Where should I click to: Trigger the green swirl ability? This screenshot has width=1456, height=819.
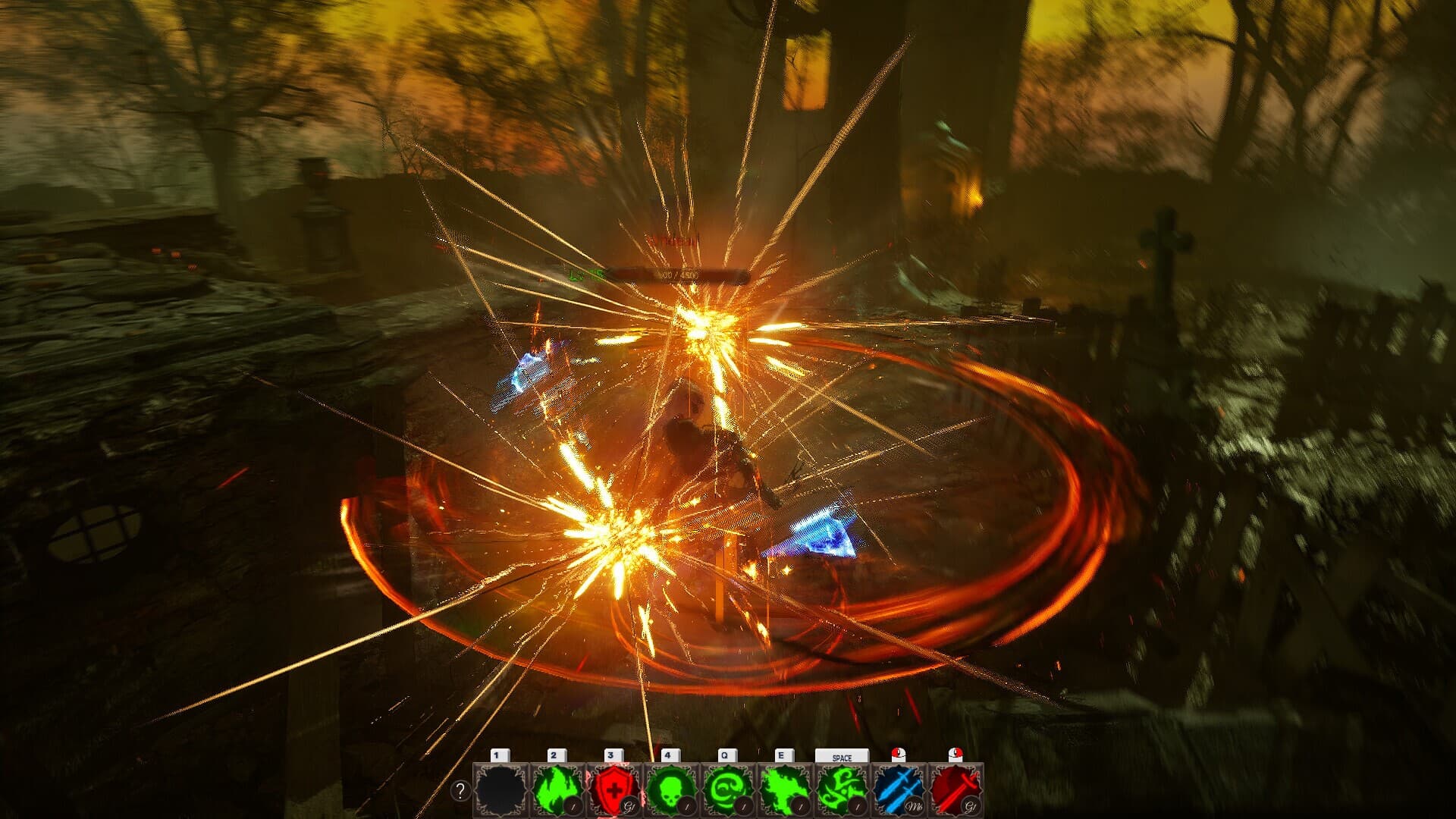pos(728,789)
